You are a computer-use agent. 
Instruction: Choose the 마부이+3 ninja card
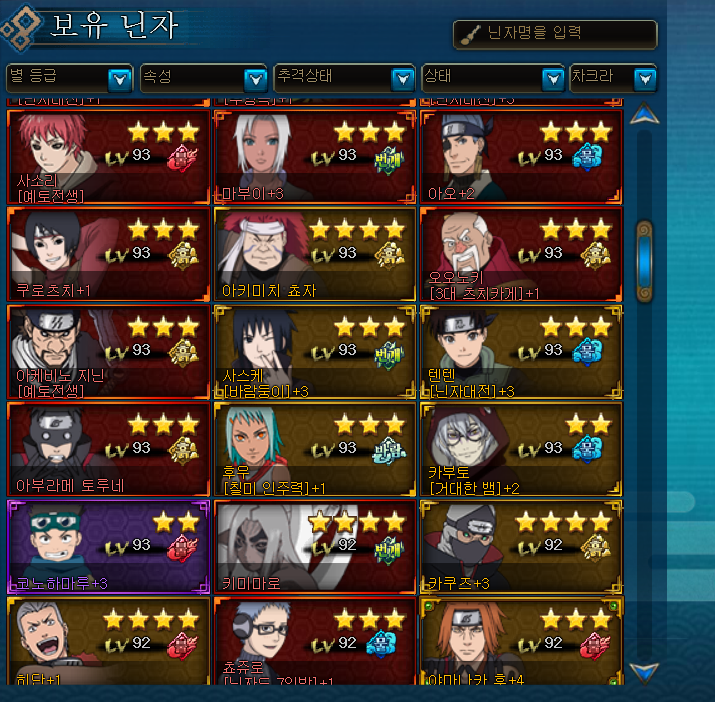(x=314, y=156)
